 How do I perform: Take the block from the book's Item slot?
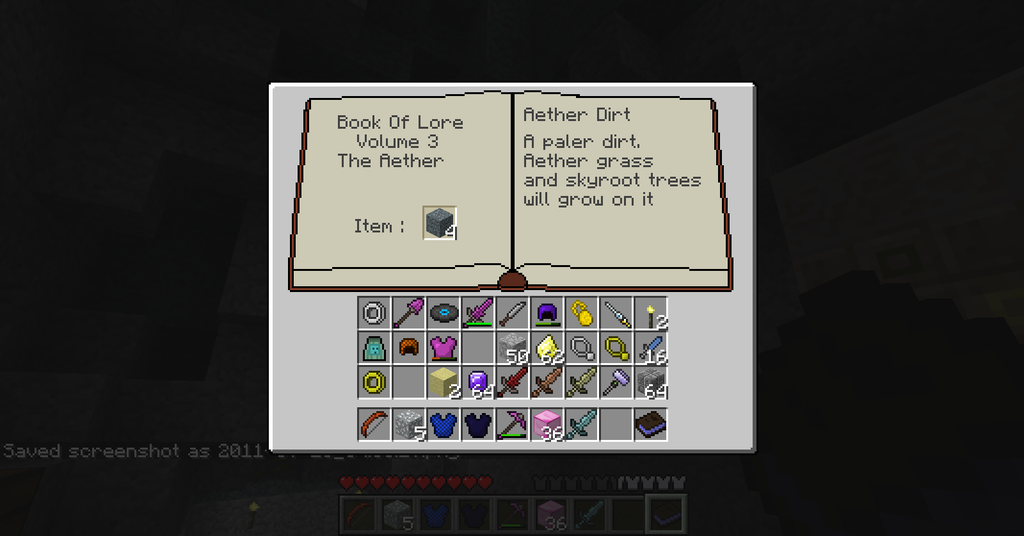440,224
